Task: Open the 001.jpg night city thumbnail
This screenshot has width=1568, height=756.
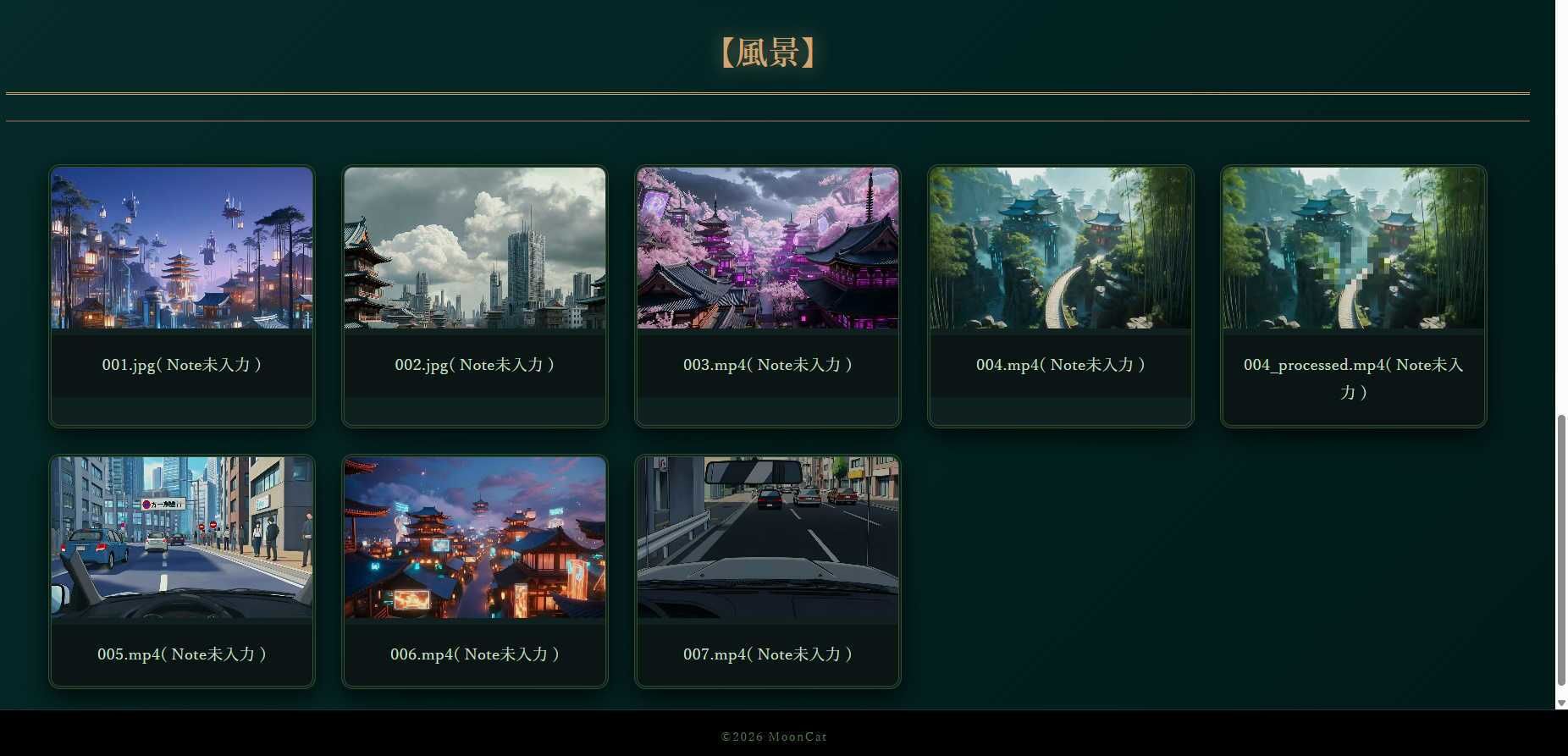Action: [x=182, y=247]
